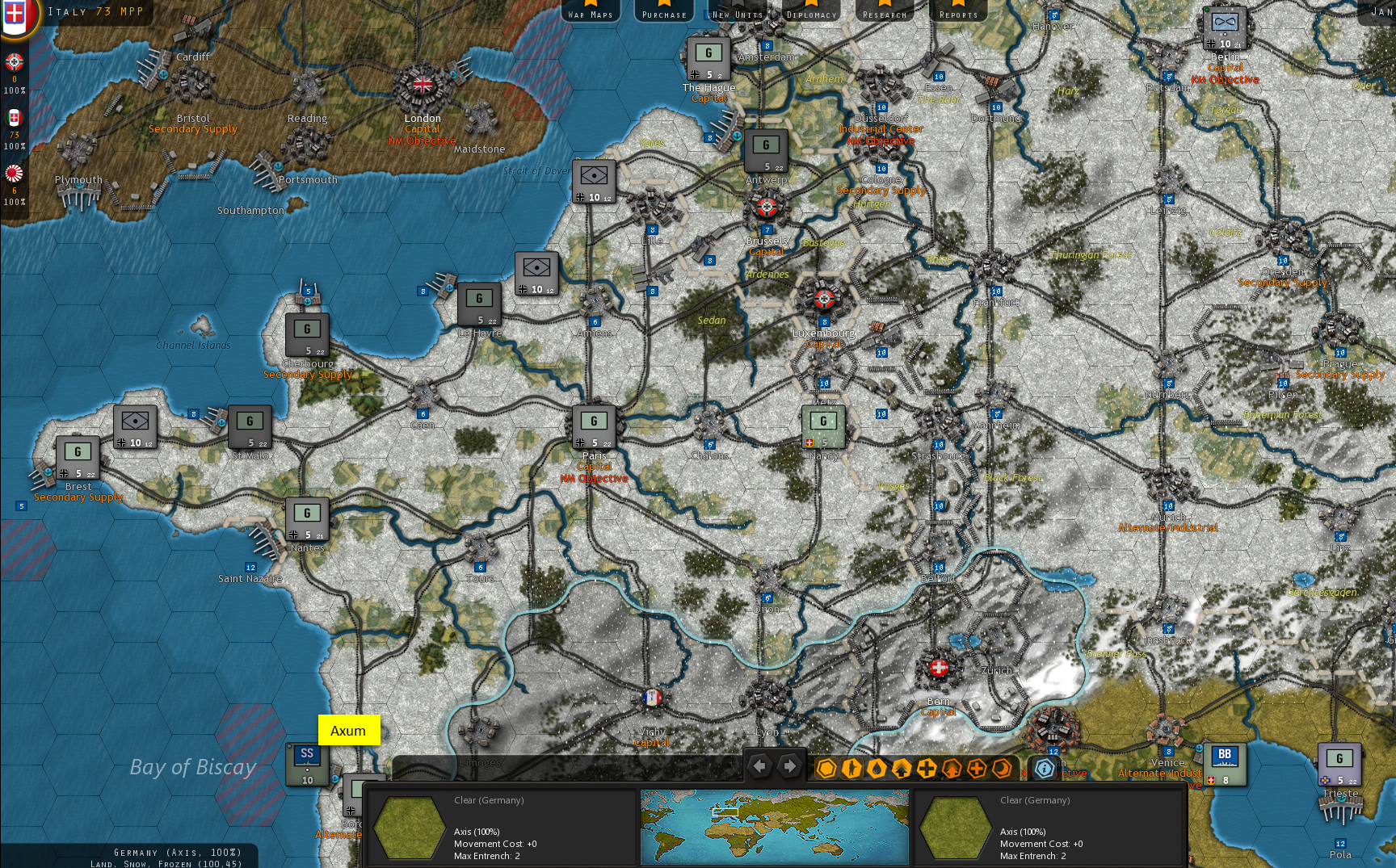Click the yellow cross hexagon icon
The width and height of the screenshot is (1396, 868).
[927, 769]
